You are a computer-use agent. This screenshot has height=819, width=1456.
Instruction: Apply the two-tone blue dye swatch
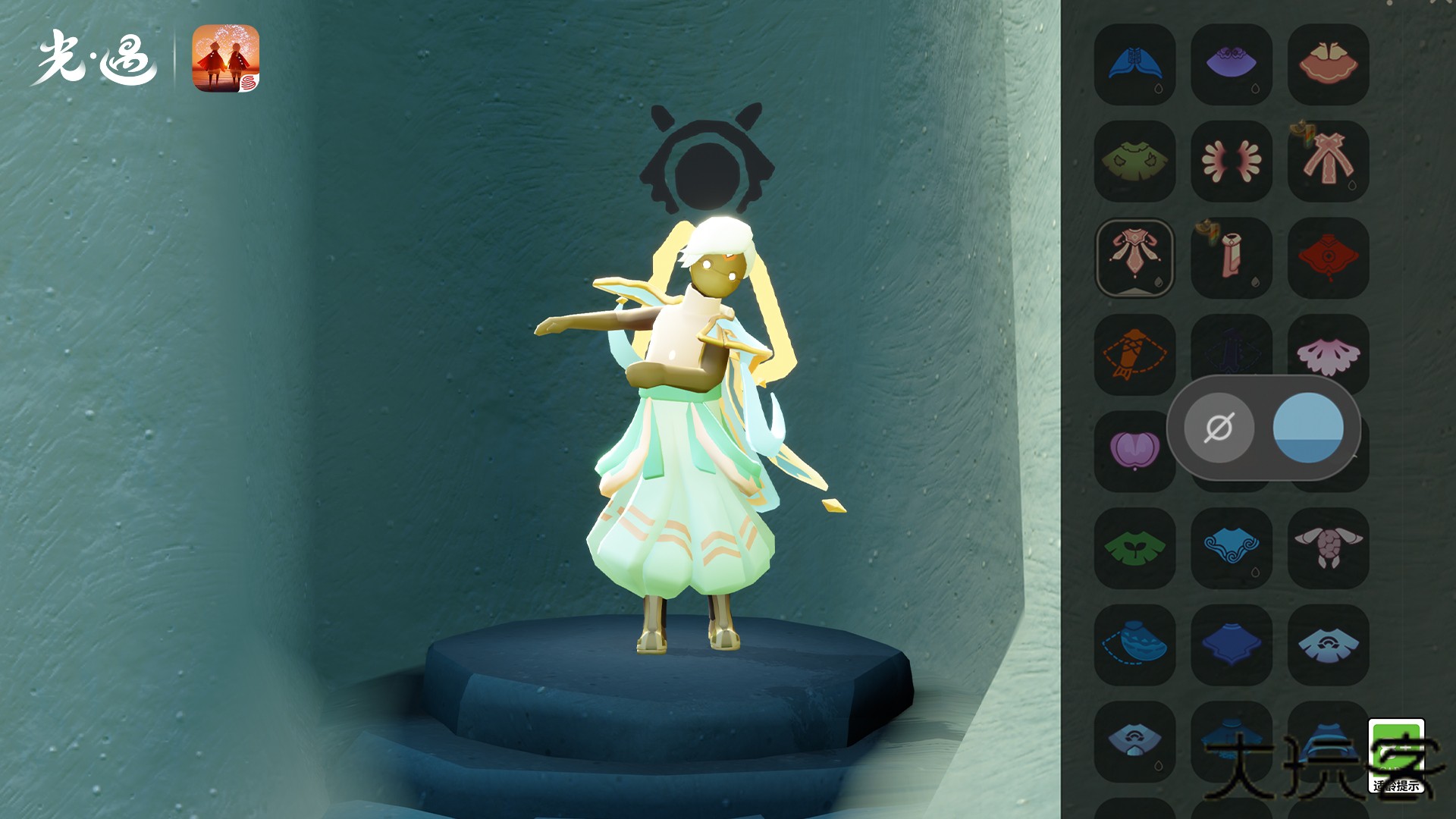pos(1308,428)
